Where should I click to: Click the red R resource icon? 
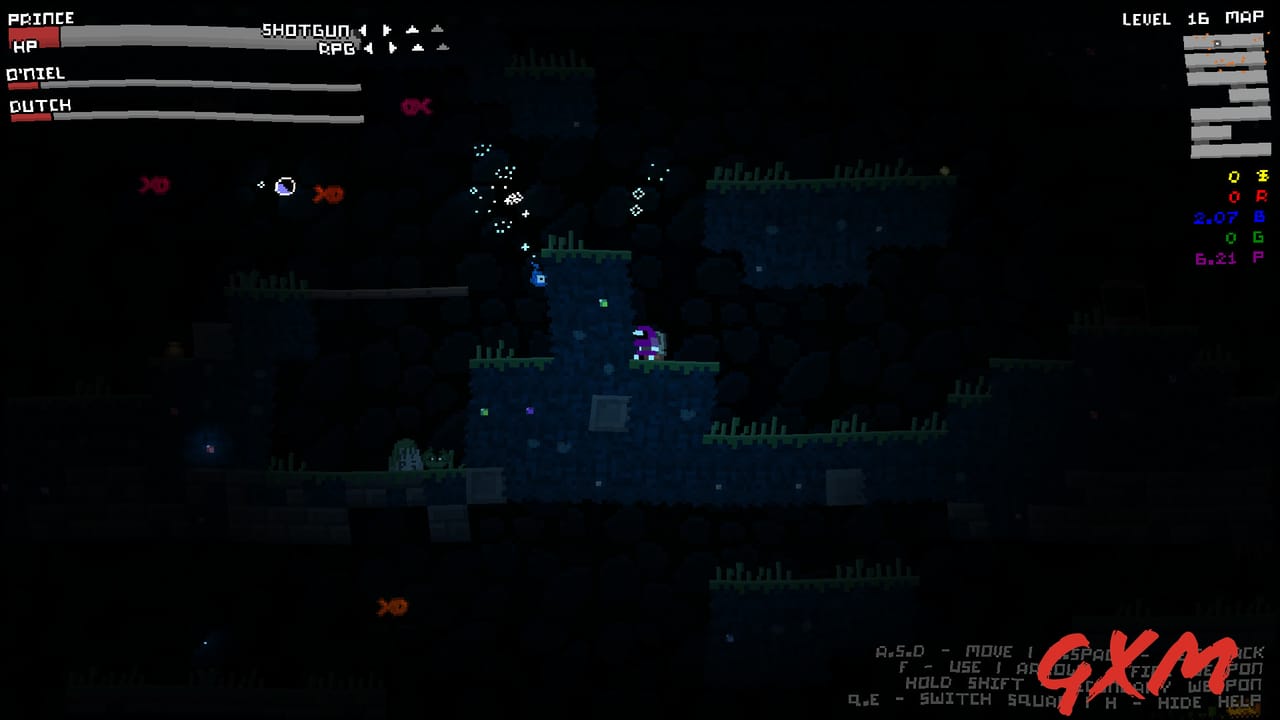pos(1262,197)
